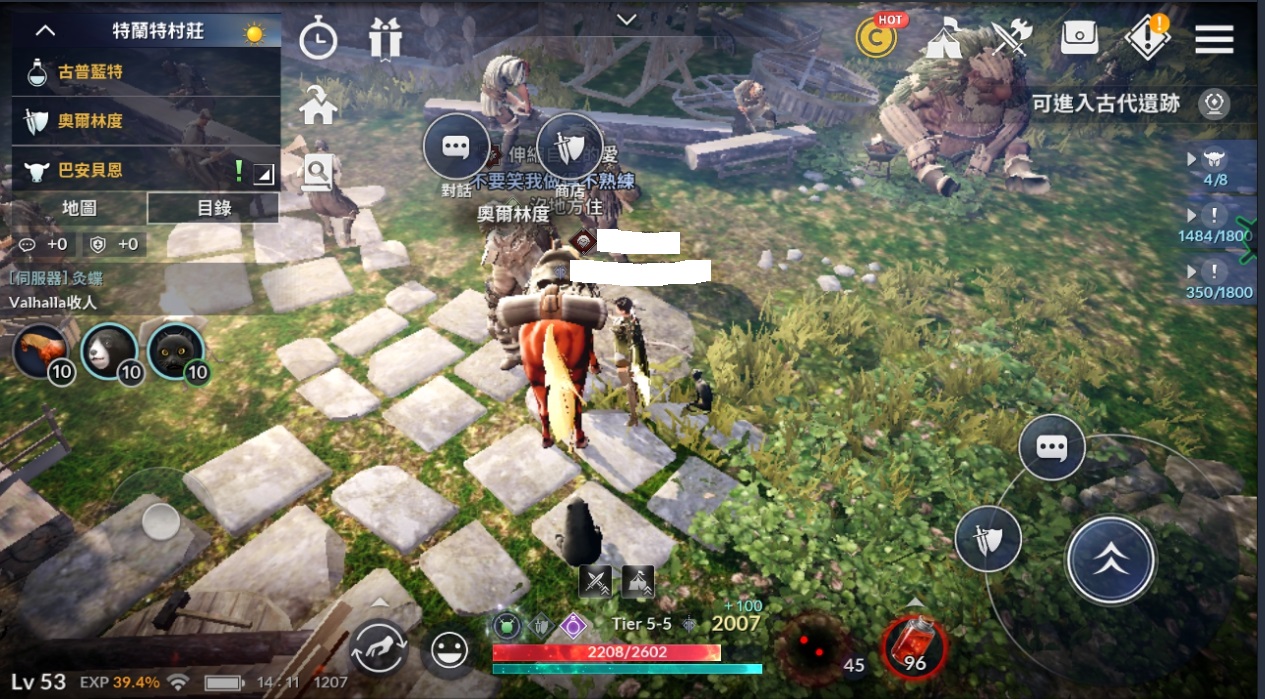Open the HOT coin shop icon
This screenshot has width=1265, height=699.
coord(876,38)
